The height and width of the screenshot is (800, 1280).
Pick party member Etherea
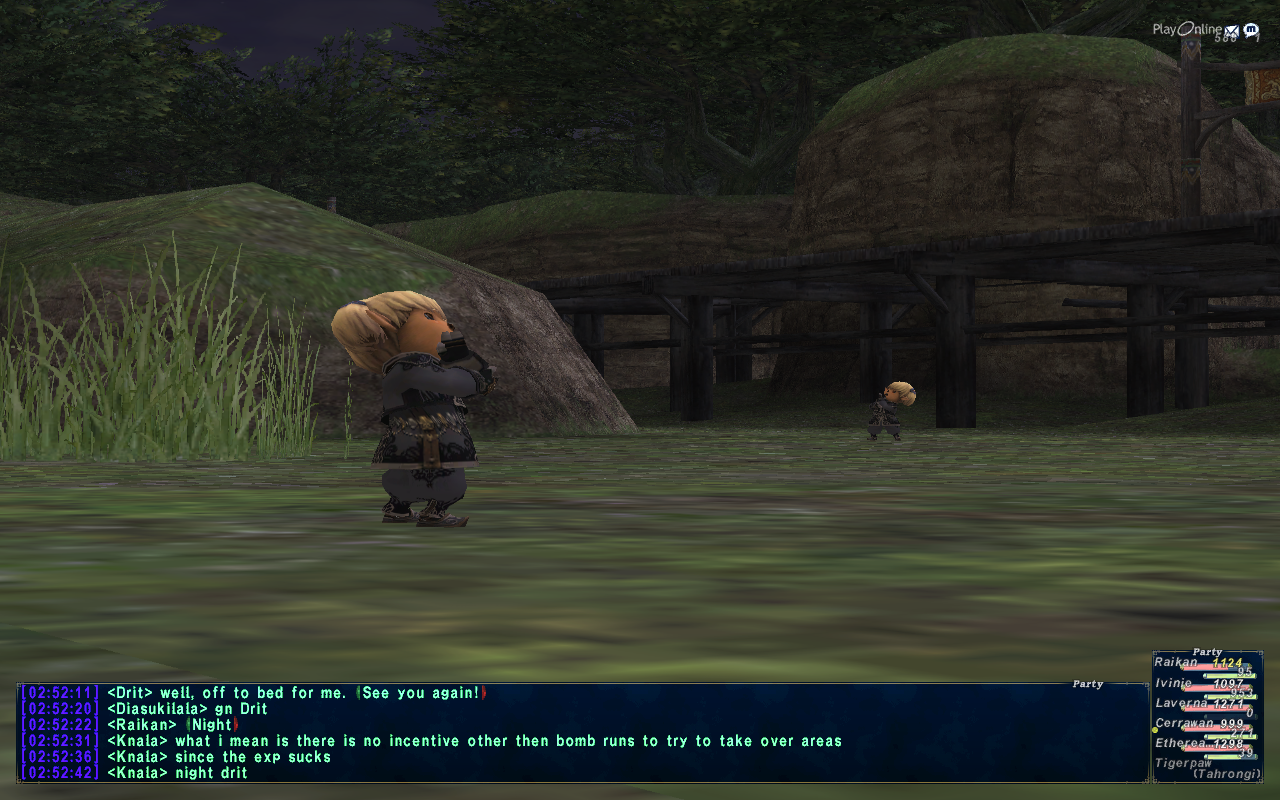[1181, 743]
